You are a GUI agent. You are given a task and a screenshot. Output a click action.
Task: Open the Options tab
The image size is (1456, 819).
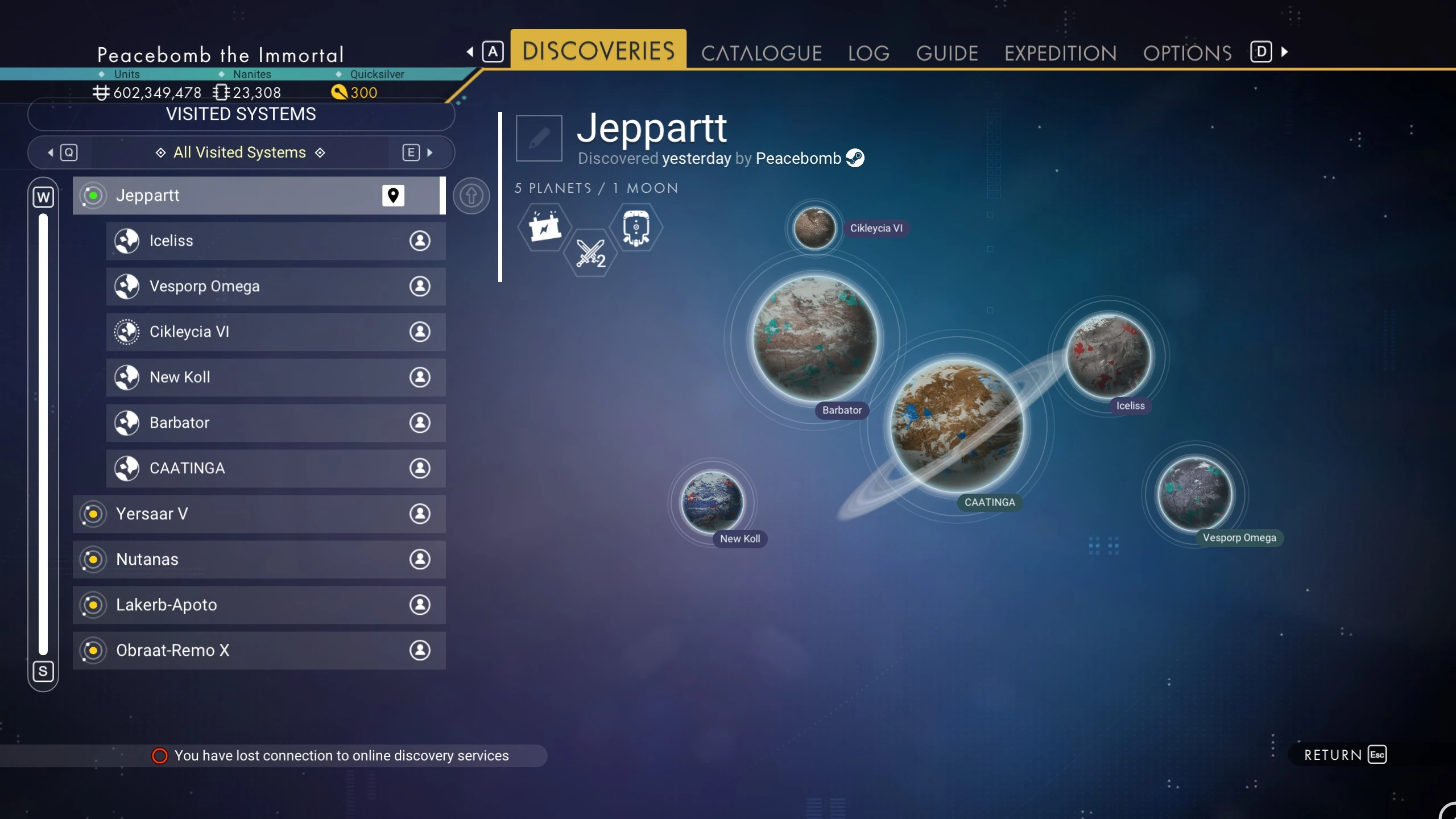(x=1187, y=53)
